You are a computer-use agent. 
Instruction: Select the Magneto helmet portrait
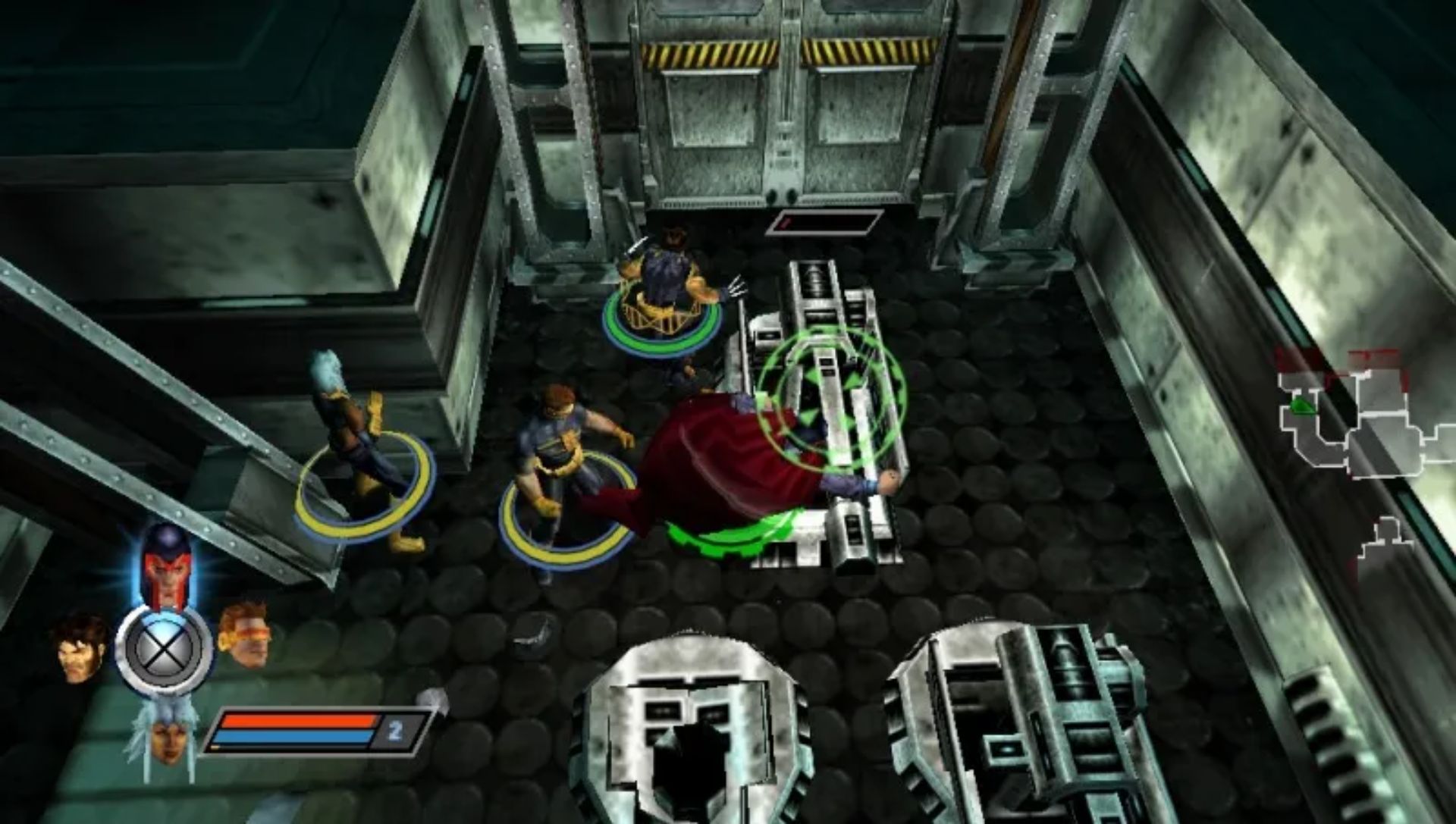(166, 564)
